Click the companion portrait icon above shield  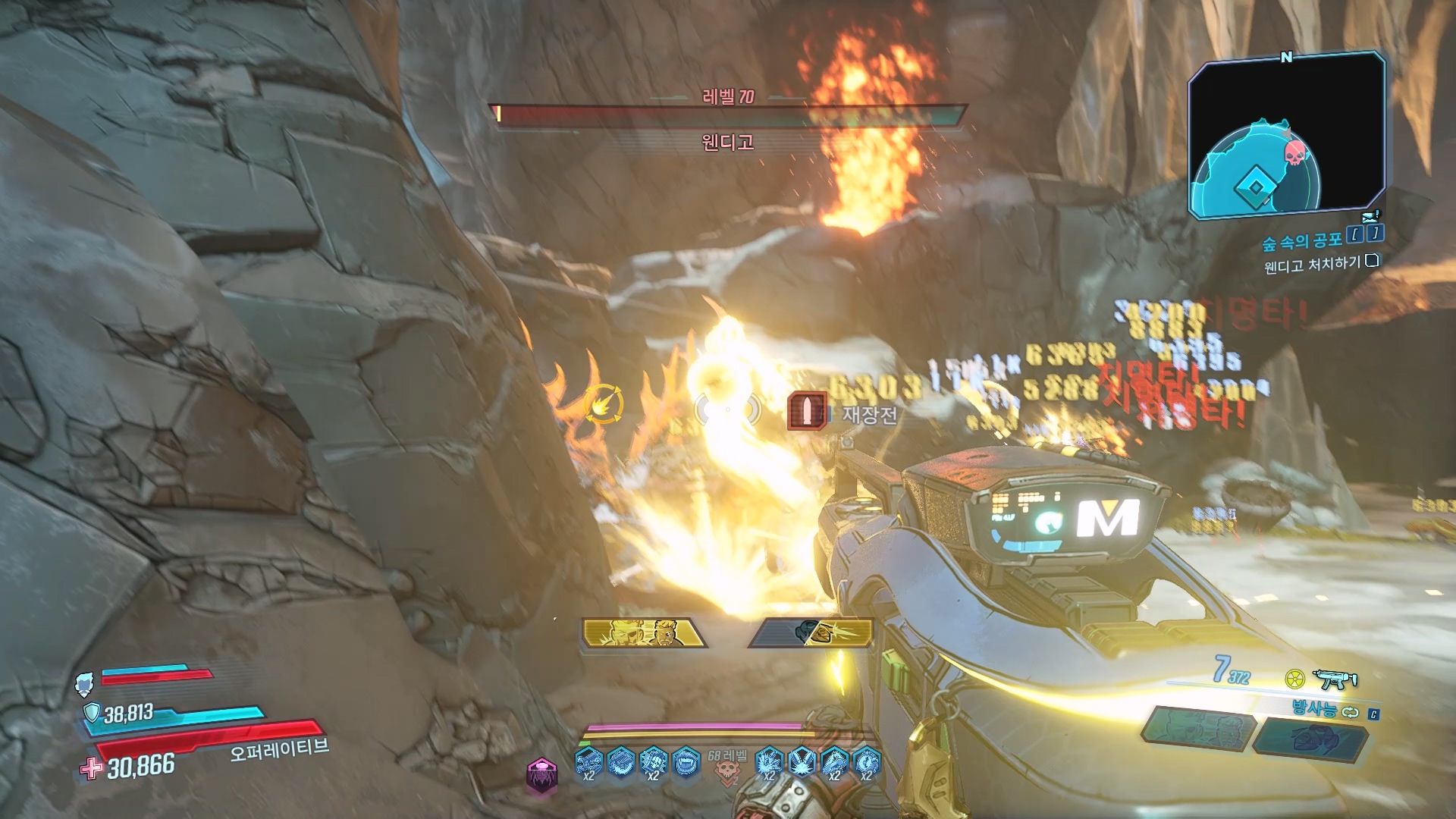click(x=84, y=684)
